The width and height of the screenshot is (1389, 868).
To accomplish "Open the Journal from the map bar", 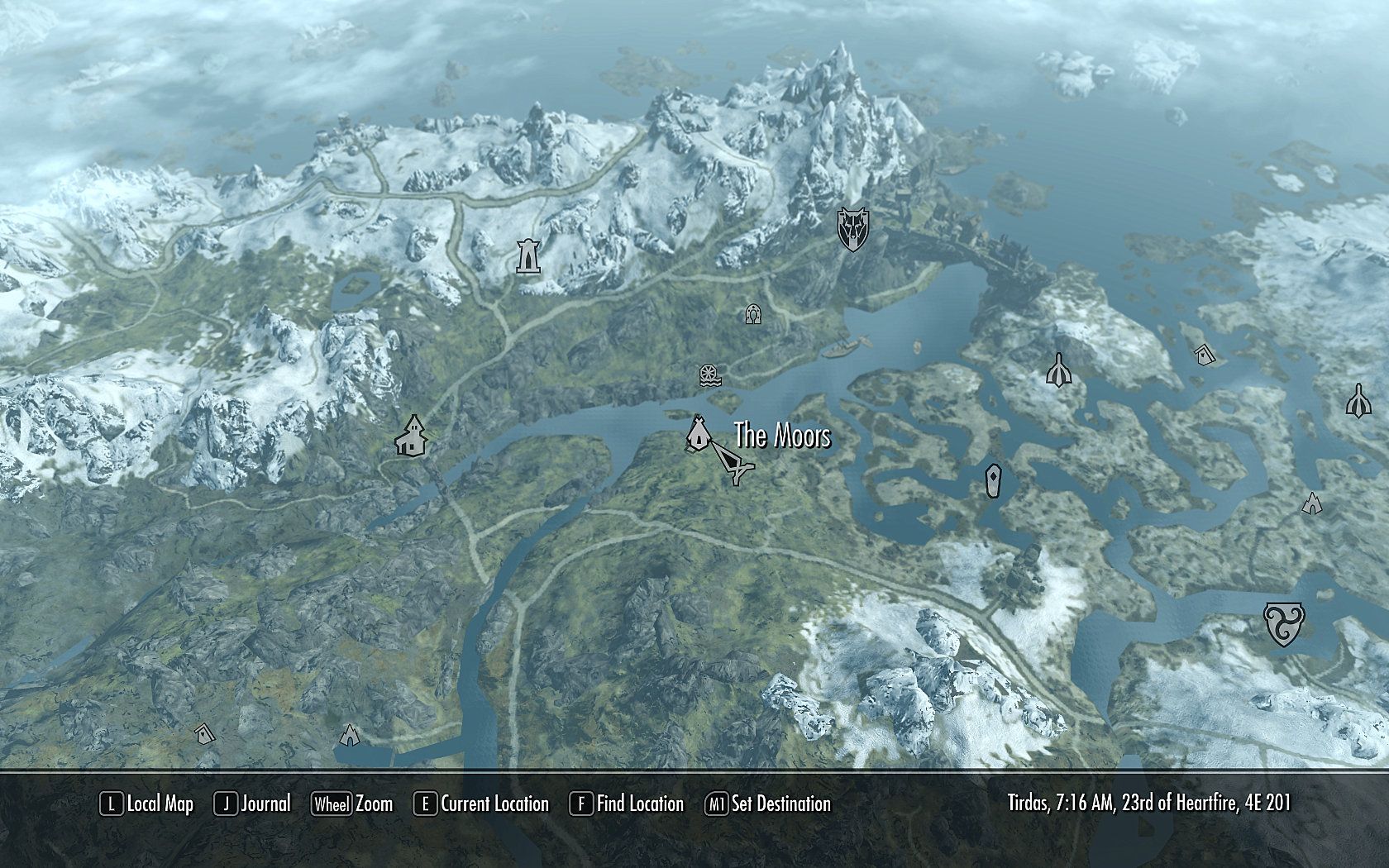I will coord(253,804).
